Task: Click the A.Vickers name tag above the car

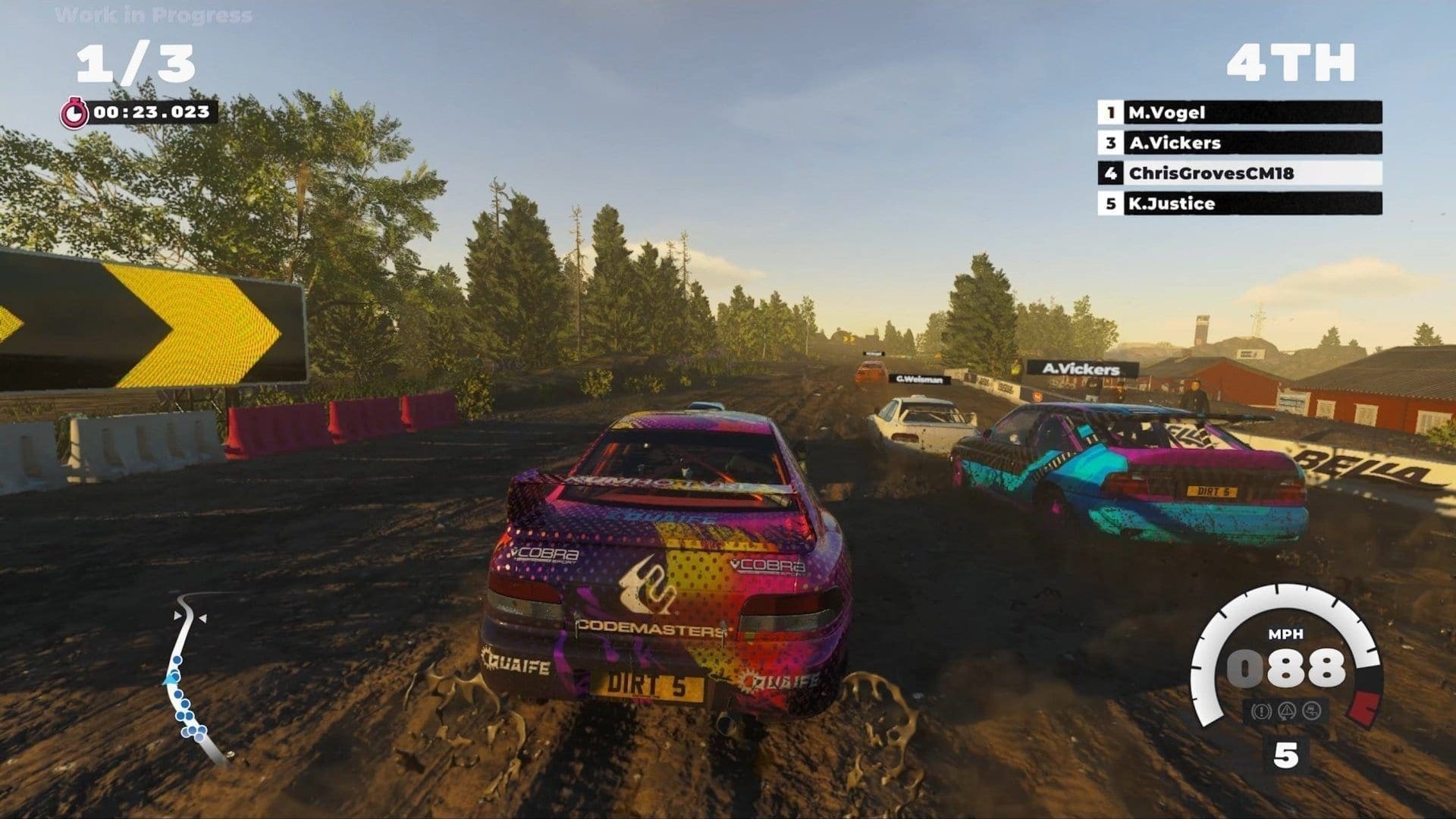Action: click(x=1081, y=369)
